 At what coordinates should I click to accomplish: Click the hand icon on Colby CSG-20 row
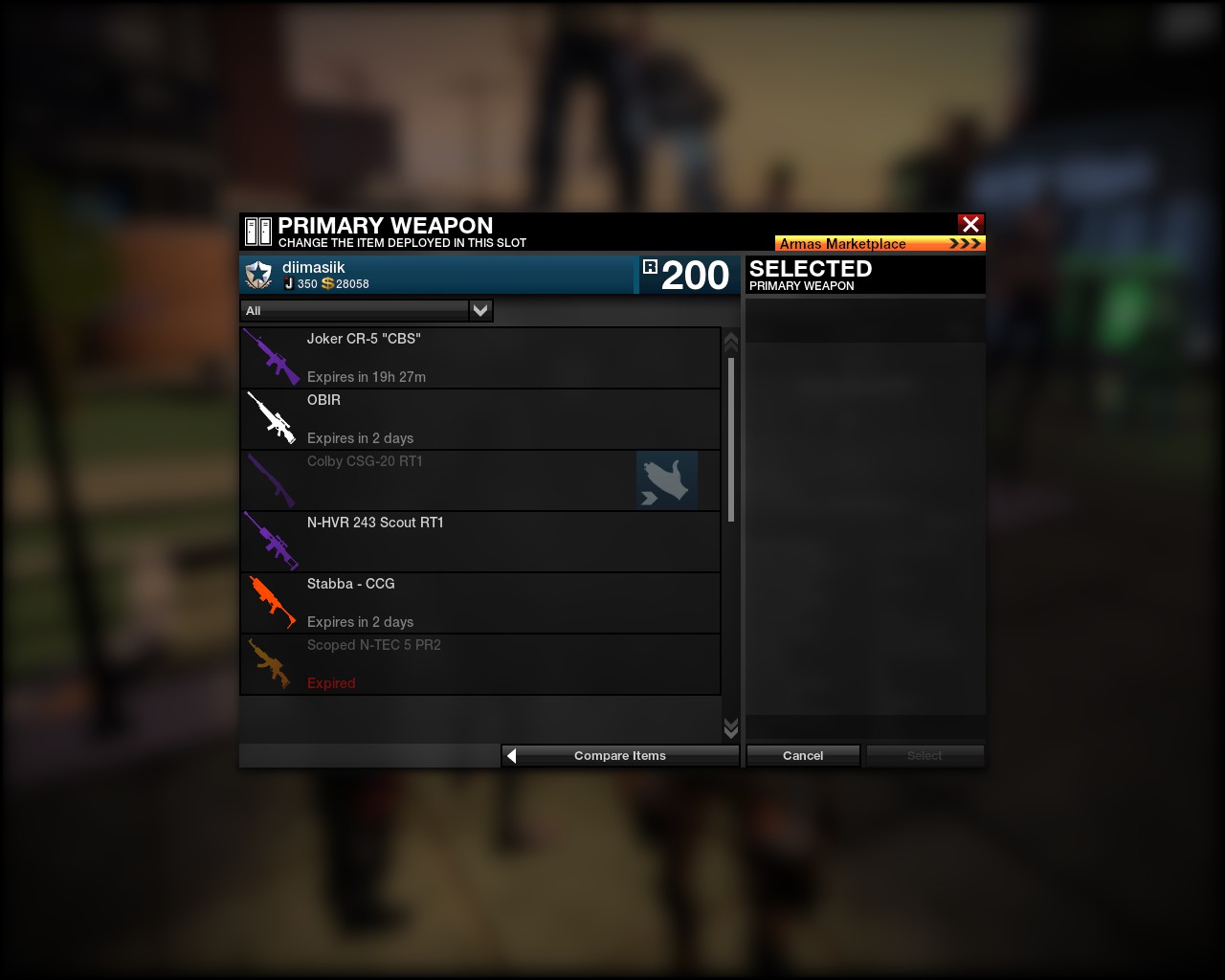pos(666,480)
